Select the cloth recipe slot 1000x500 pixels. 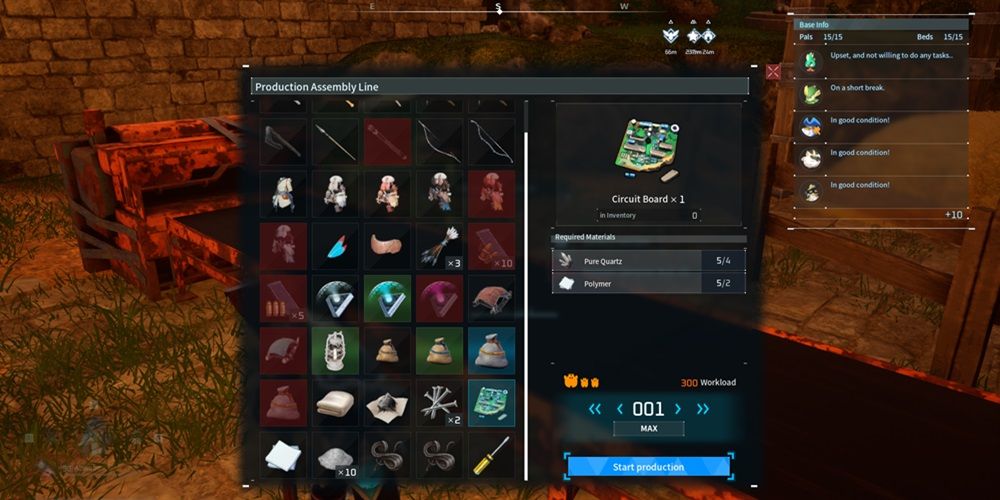335,402
